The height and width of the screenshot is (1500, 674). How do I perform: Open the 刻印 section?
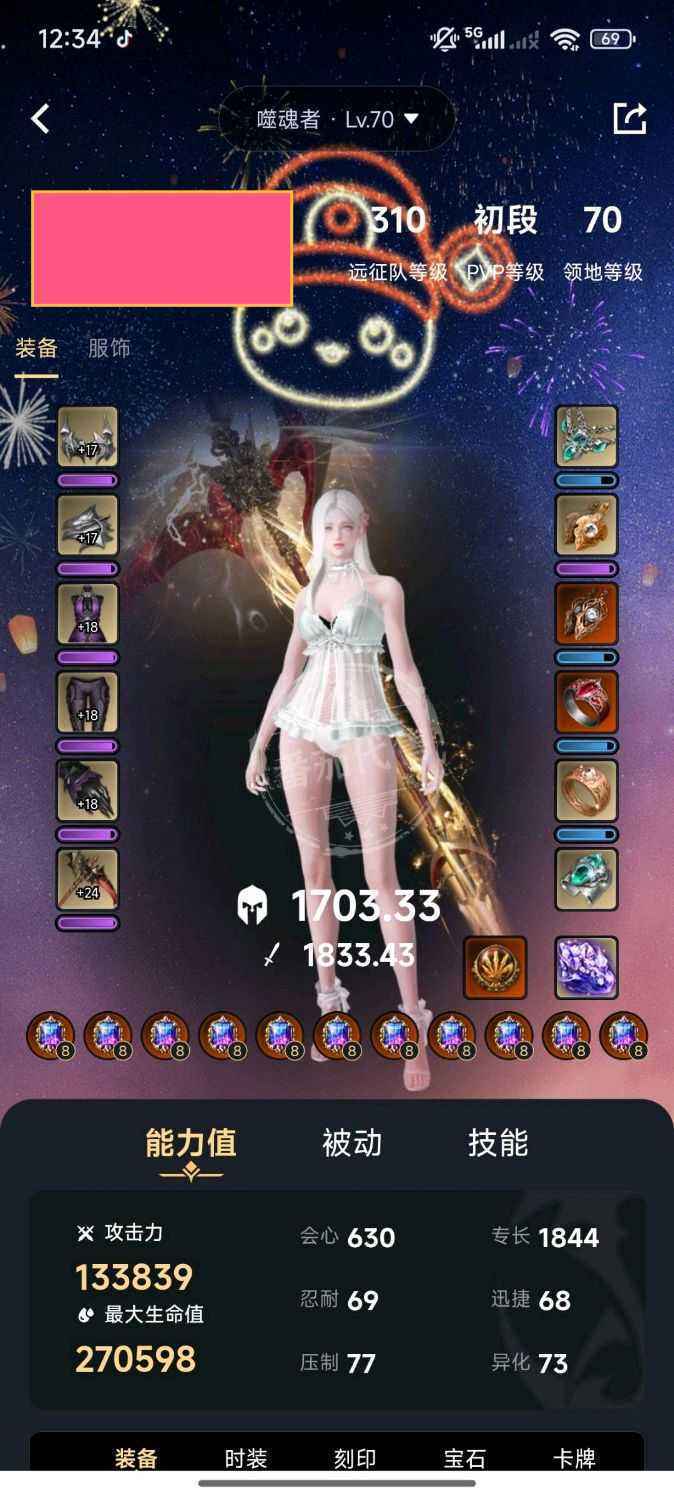(355, 1459)
